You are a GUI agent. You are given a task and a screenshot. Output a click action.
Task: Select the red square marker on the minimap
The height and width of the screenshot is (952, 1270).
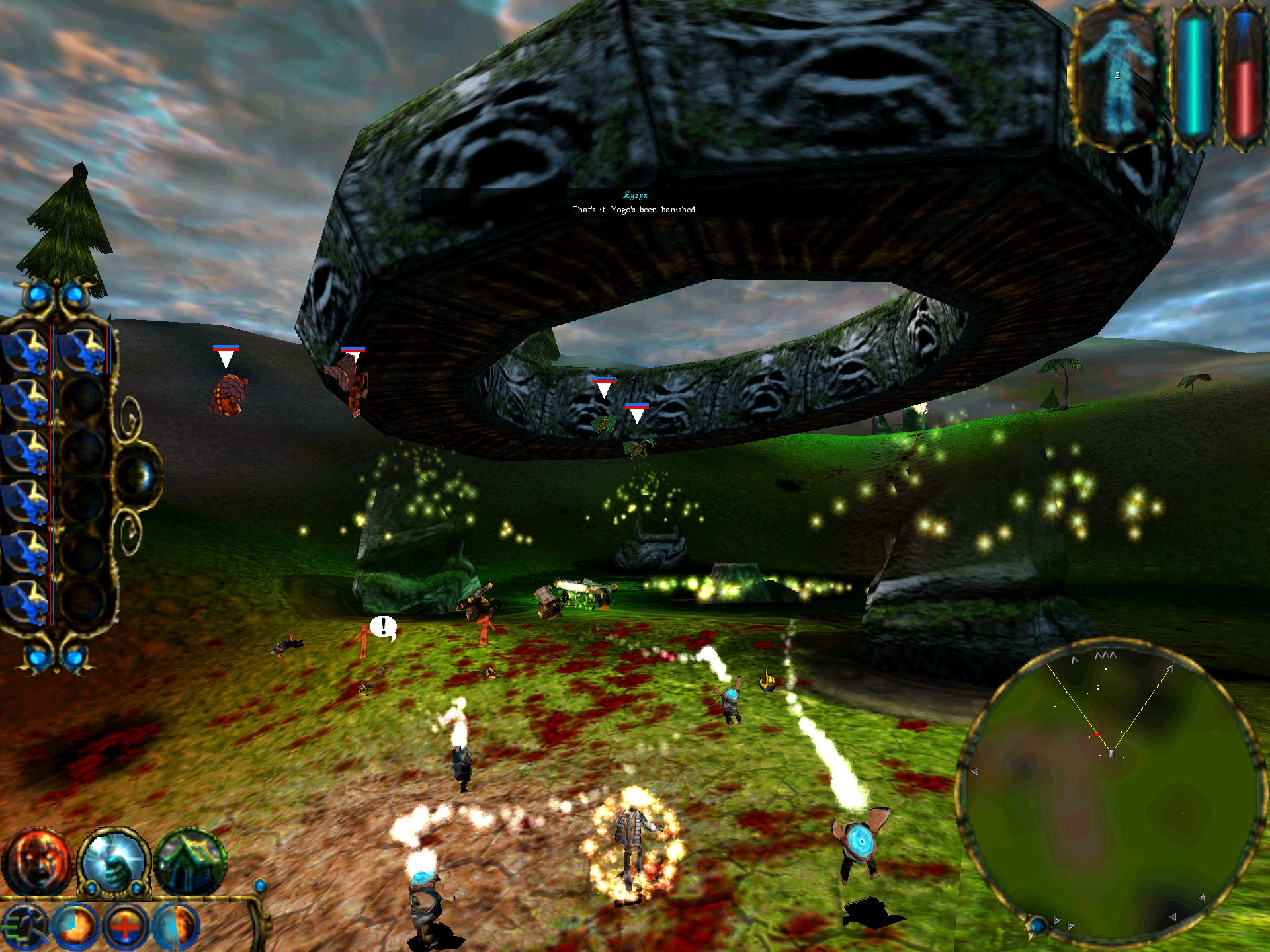pyautogui.click(x=1097, y=734)
